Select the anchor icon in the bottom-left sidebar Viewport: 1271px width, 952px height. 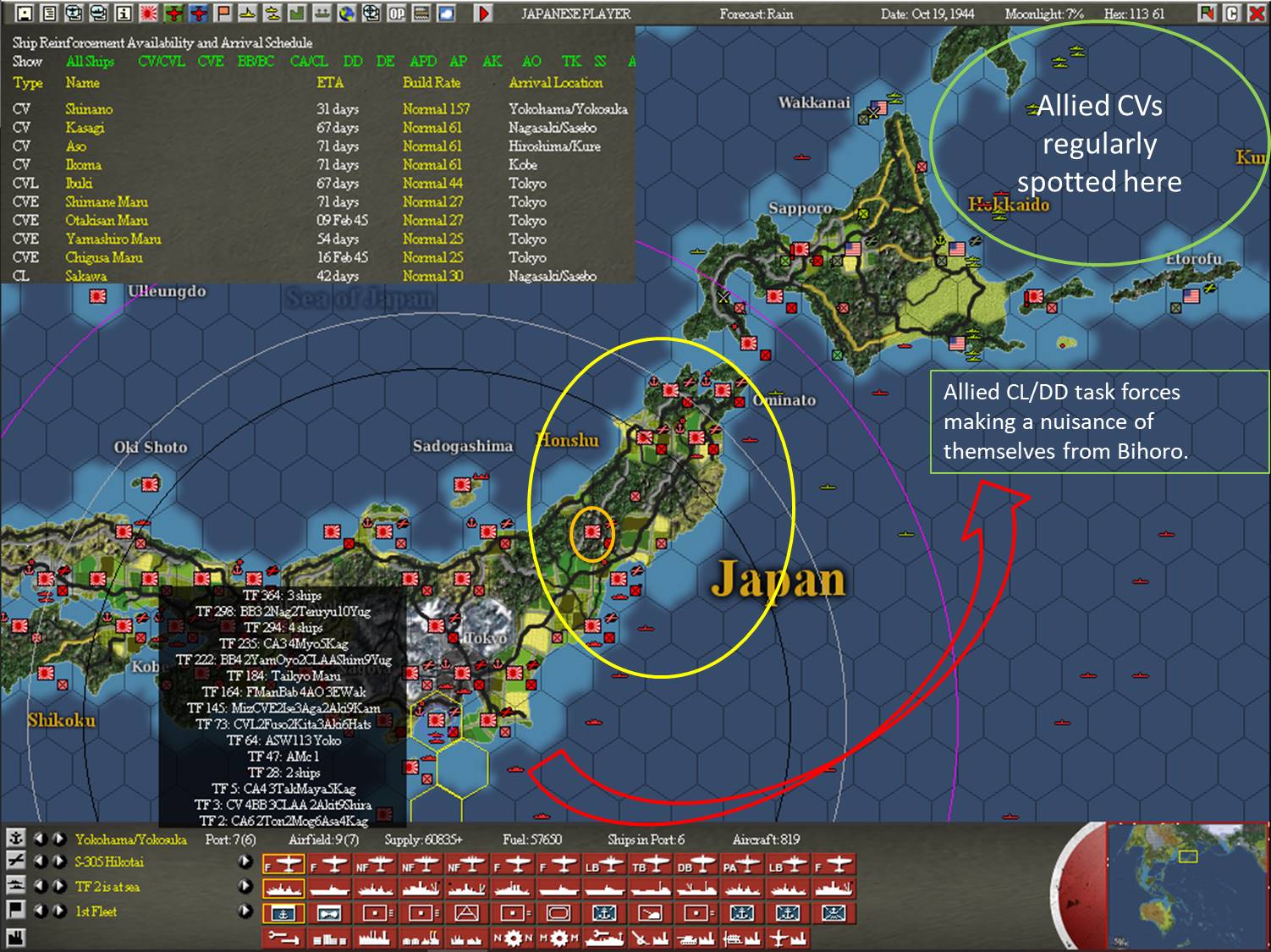(17, 839)
